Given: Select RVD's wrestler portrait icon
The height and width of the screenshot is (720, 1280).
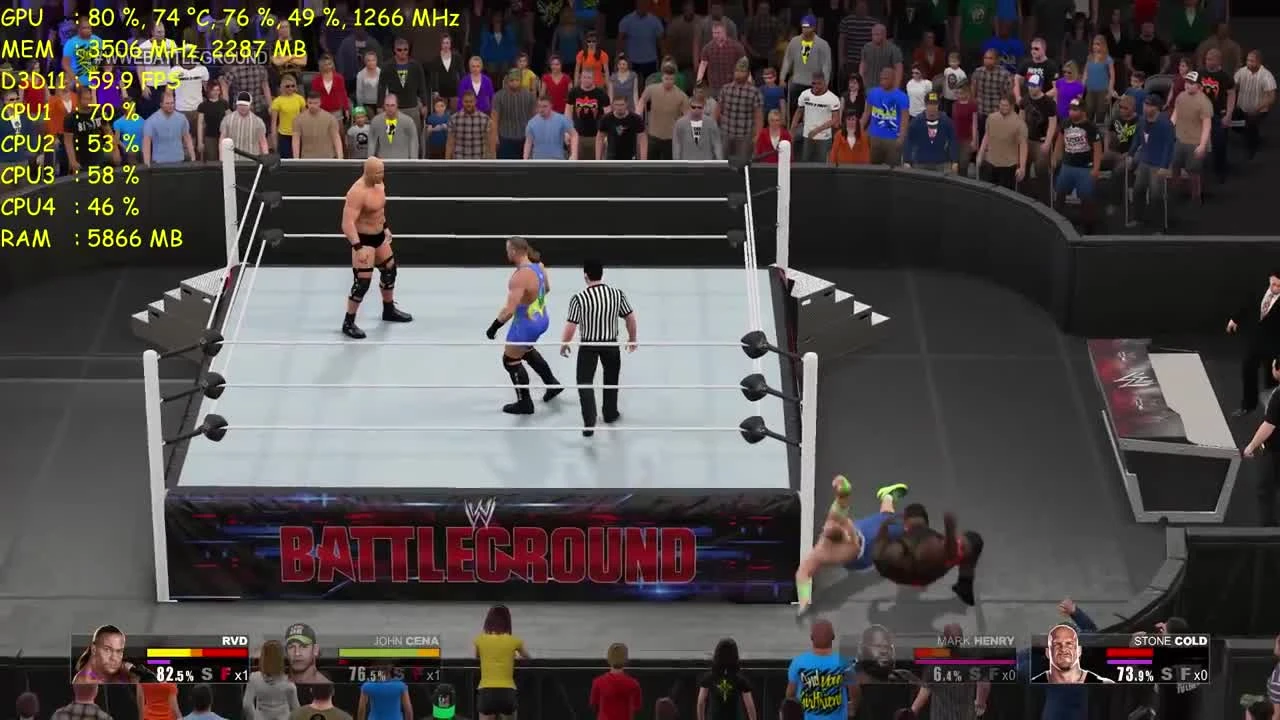Looking at the screenshot, I should tap(109, 660).
